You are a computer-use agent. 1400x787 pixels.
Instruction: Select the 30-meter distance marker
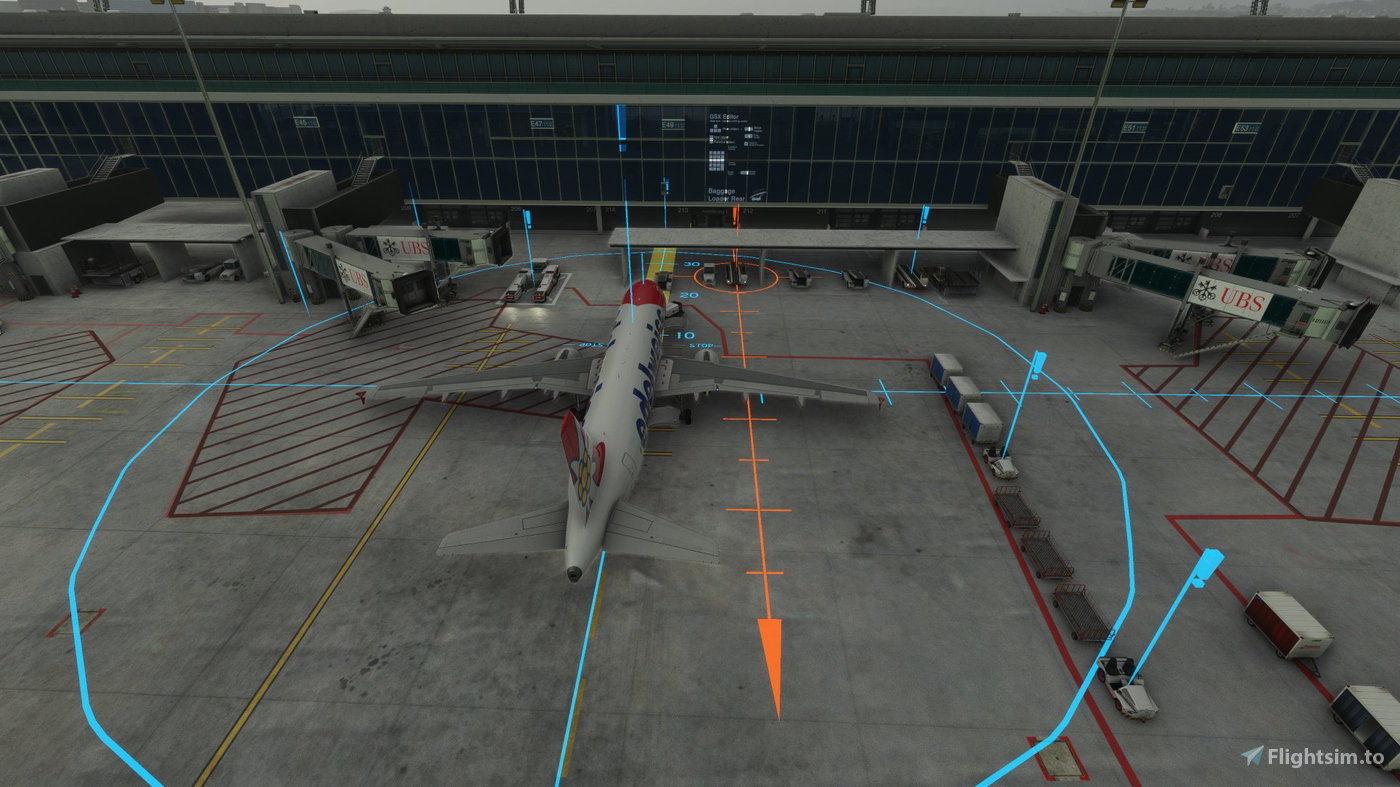pos(691,264)
